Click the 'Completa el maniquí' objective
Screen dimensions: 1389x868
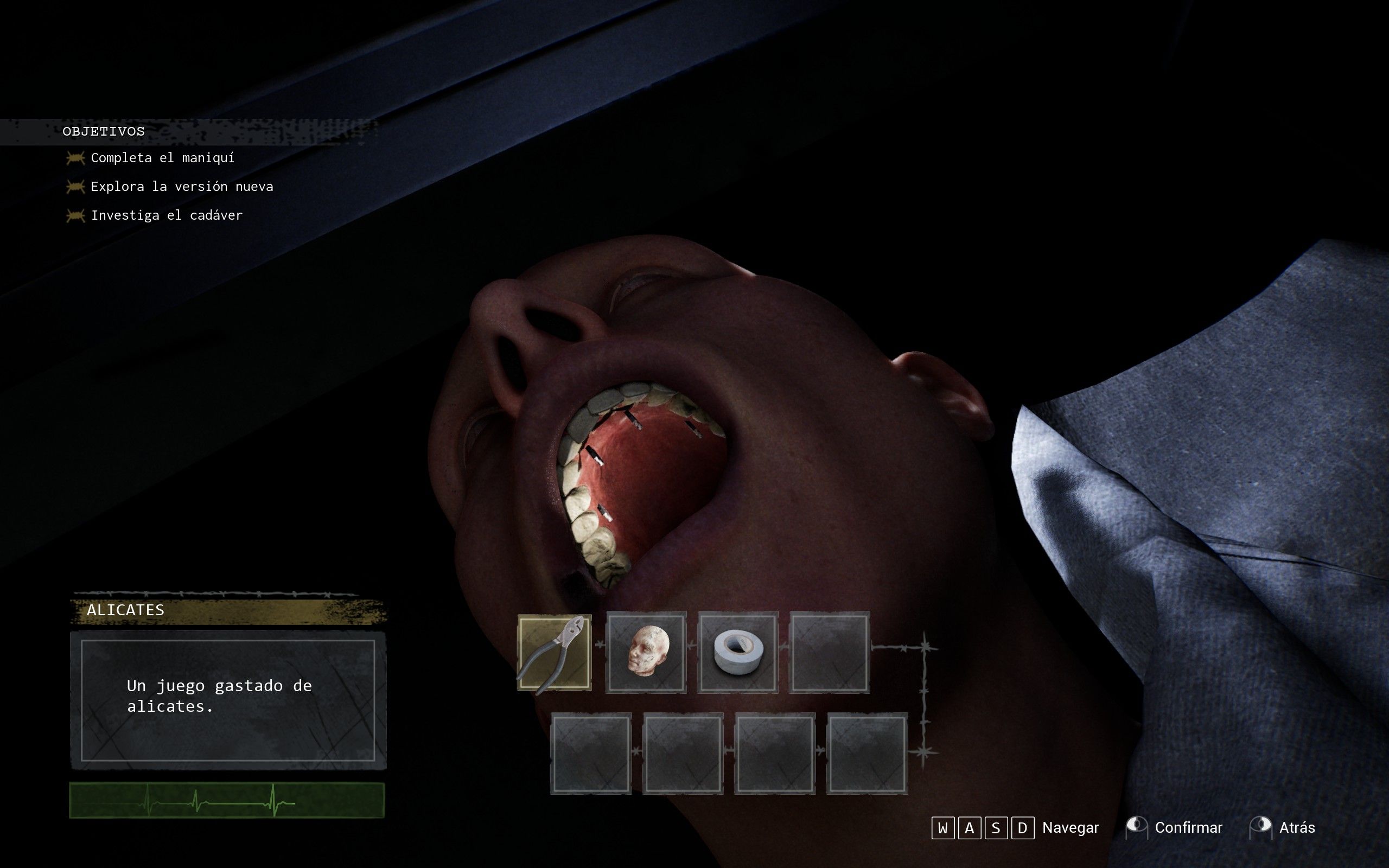click(x=162, y=158)
